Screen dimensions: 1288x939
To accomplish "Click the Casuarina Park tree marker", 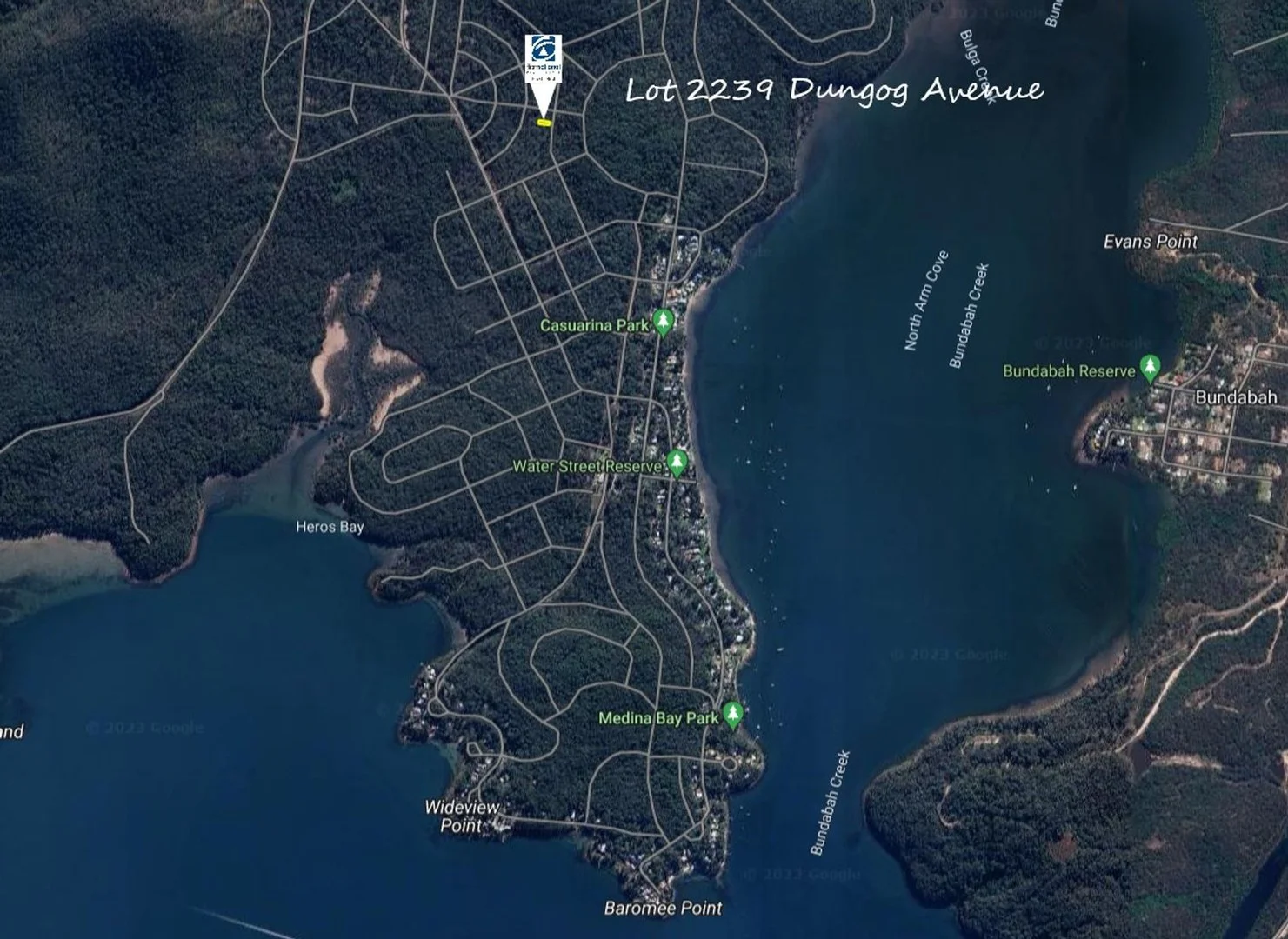I will (x=664, y=323).
